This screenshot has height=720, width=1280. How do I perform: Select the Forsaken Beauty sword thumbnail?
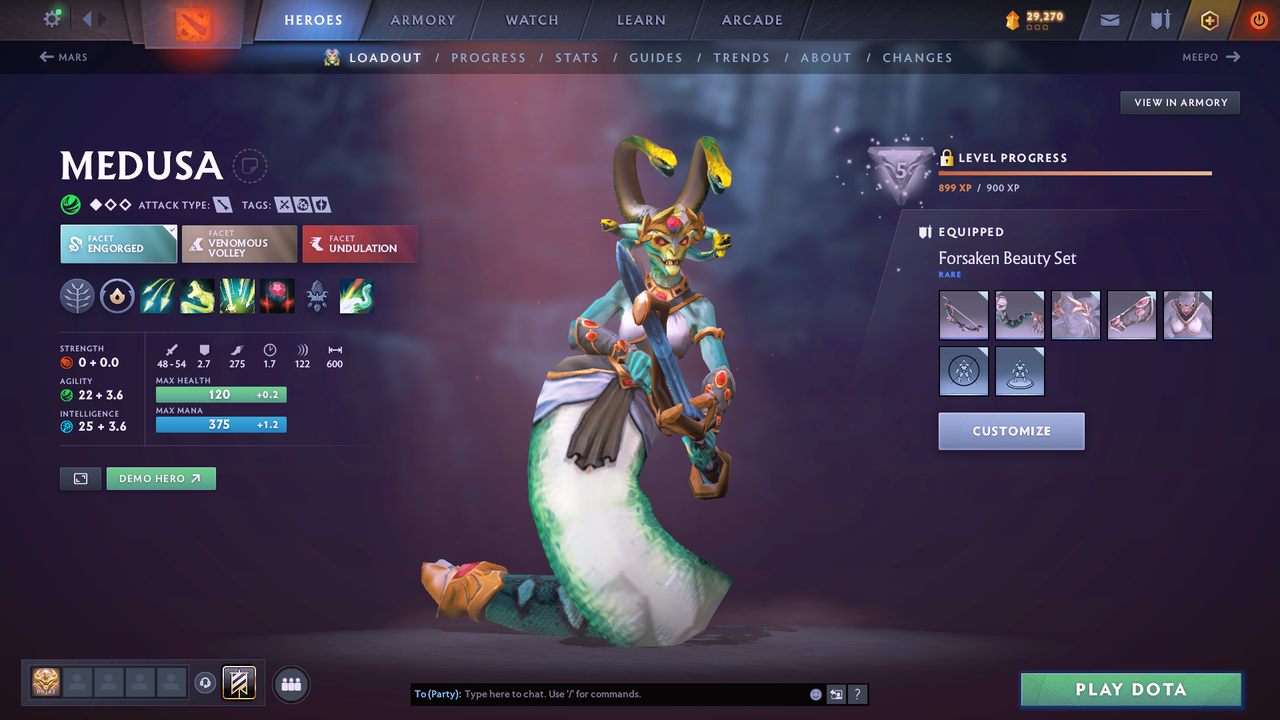(963, 314)
